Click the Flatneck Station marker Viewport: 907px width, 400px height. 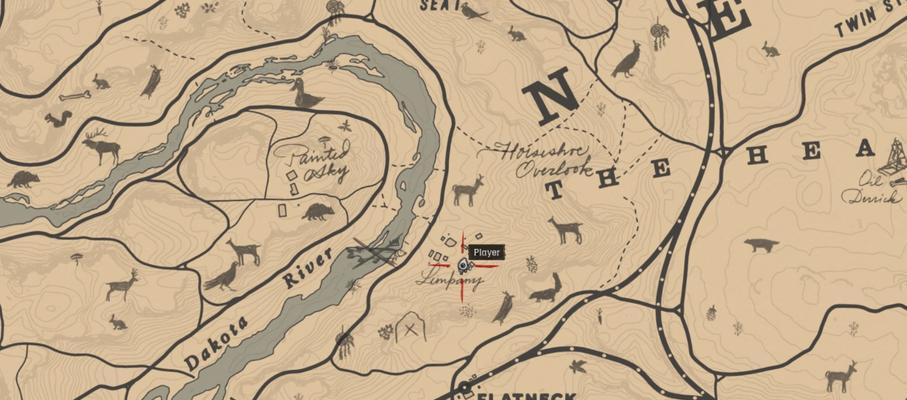pos(465,387)
